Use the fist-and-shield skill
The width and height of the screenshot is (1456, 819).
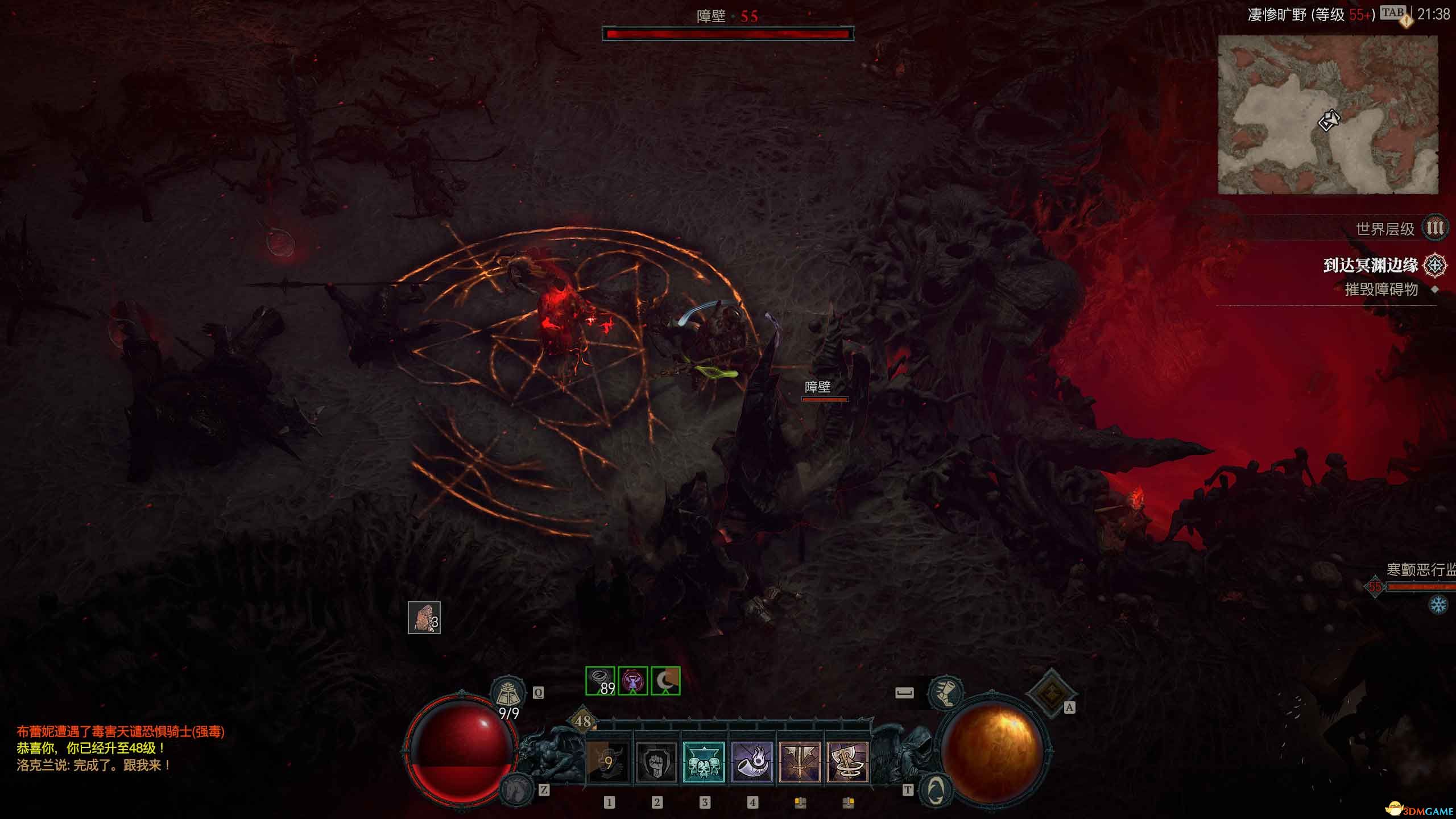click(656, 762)
